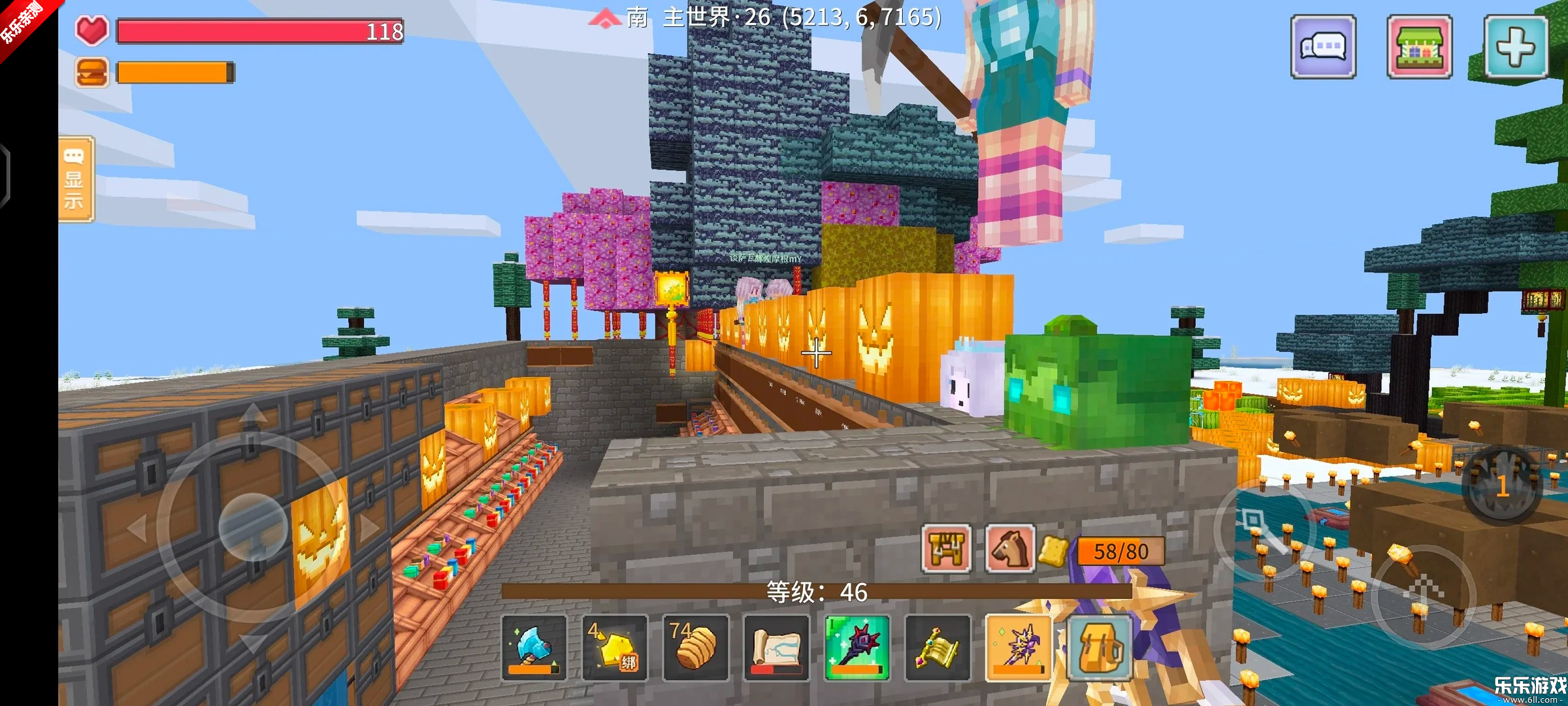1568x706 pixels.
Task: Tap the joystick's left arrow
Action: tap(137, 527)
